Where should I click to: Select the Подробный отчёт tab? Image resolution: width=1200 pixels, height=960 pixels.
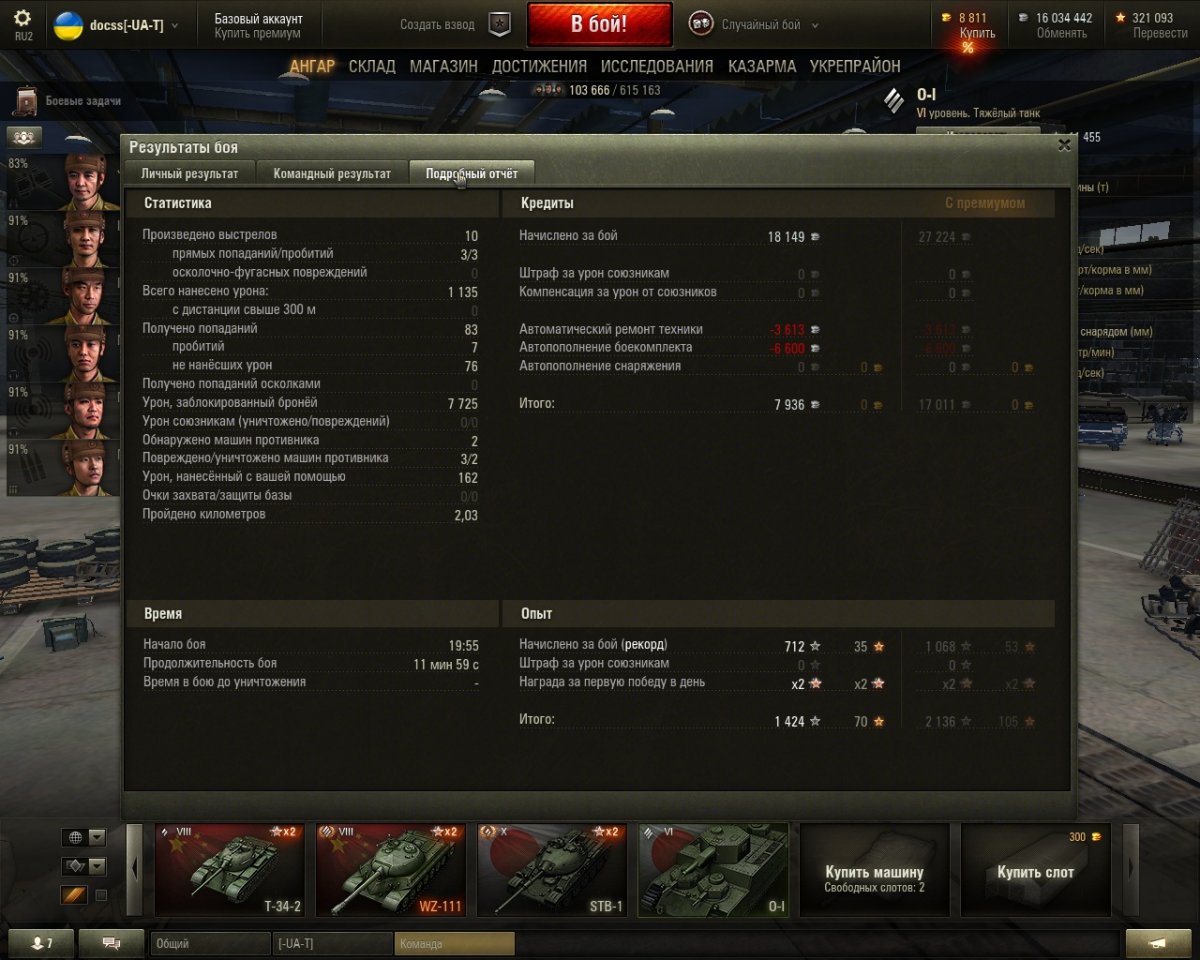tap(471, 173)
